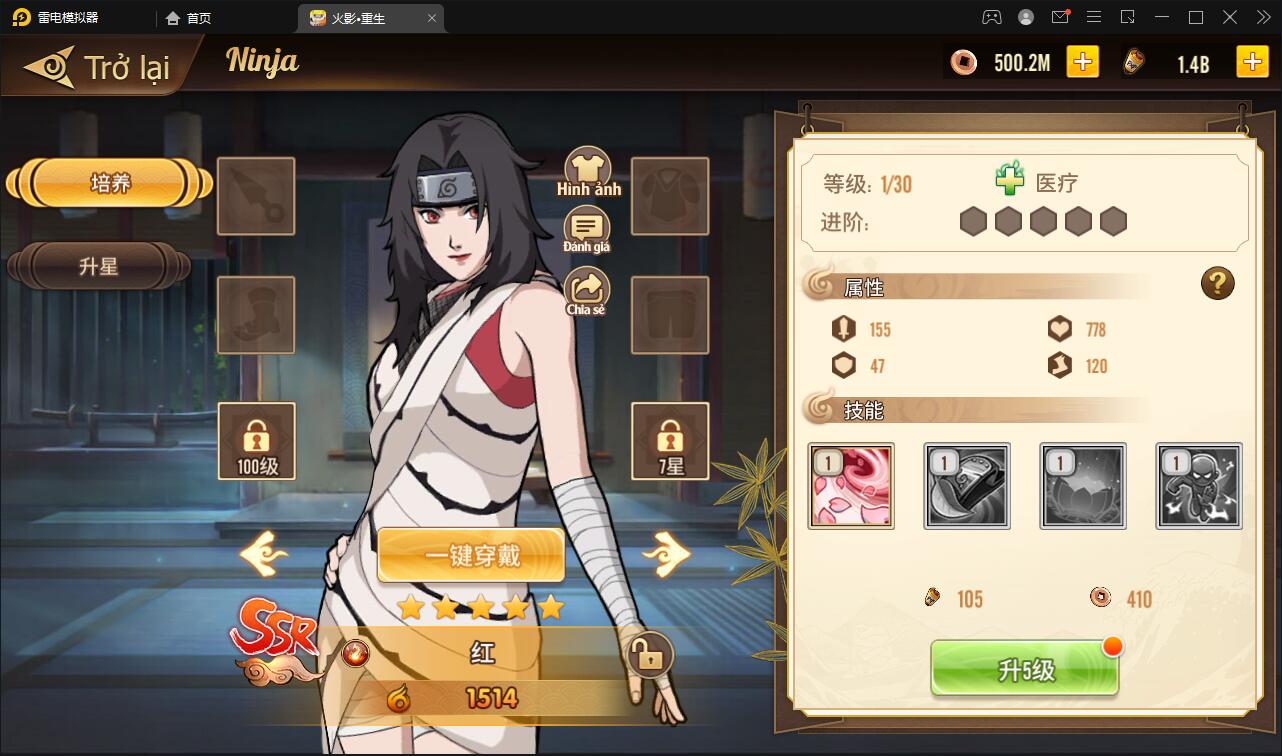Switch to the 升星 tab
The image size is (1282, 756).
tap(97, 267)
